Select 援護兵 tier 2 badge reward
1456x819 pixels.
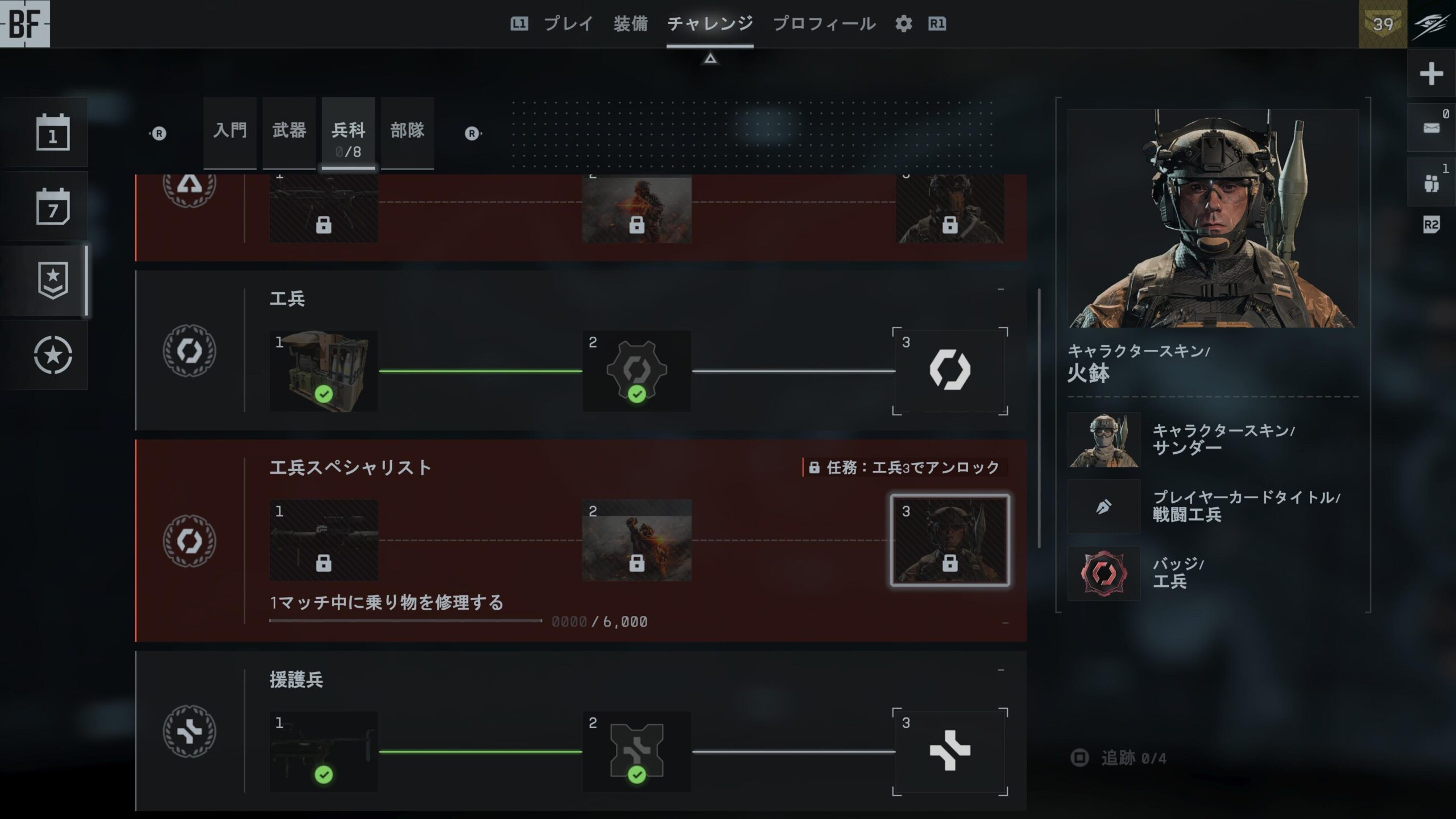(x=636, y=752)
